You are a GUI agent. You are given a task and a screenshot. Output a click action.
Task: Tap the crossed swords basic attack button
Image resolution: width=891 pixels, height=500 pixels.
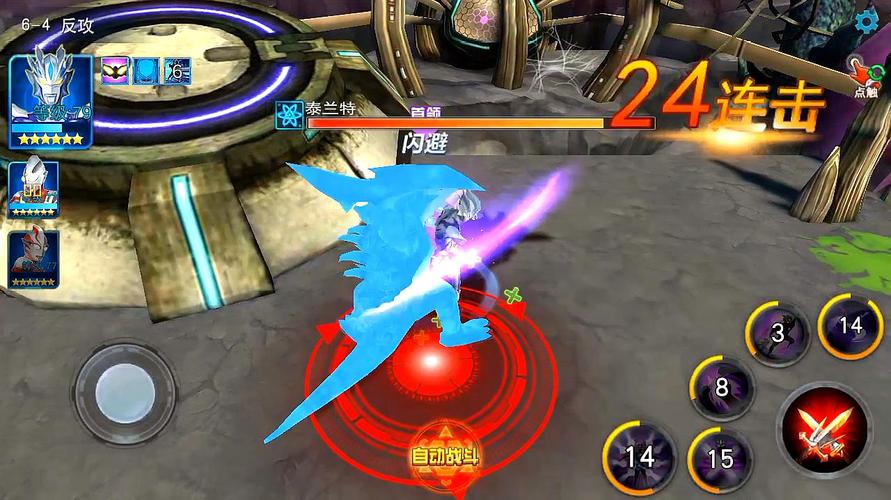825,430
